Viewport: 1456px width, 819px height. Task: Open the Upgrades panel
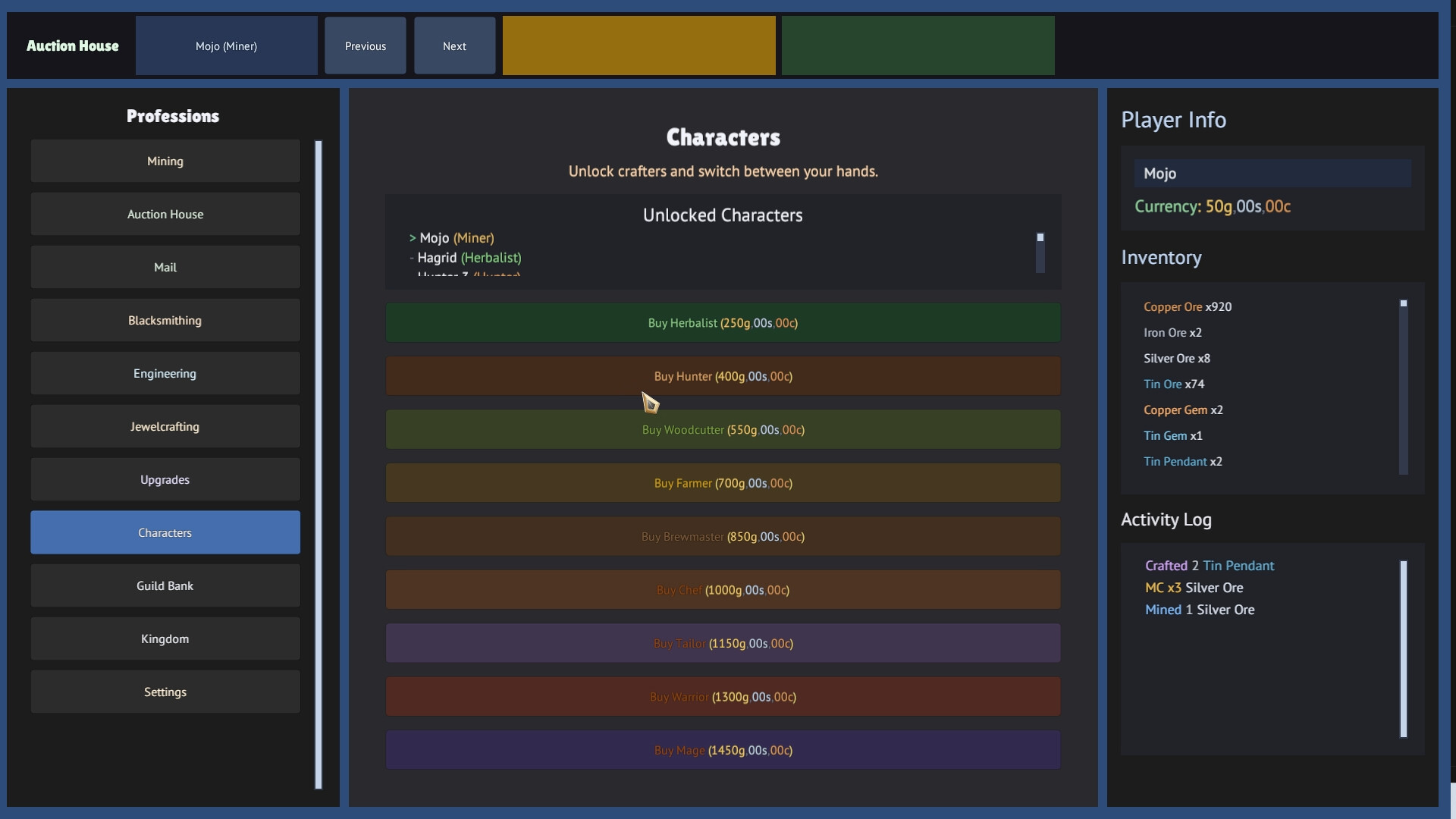165,479
